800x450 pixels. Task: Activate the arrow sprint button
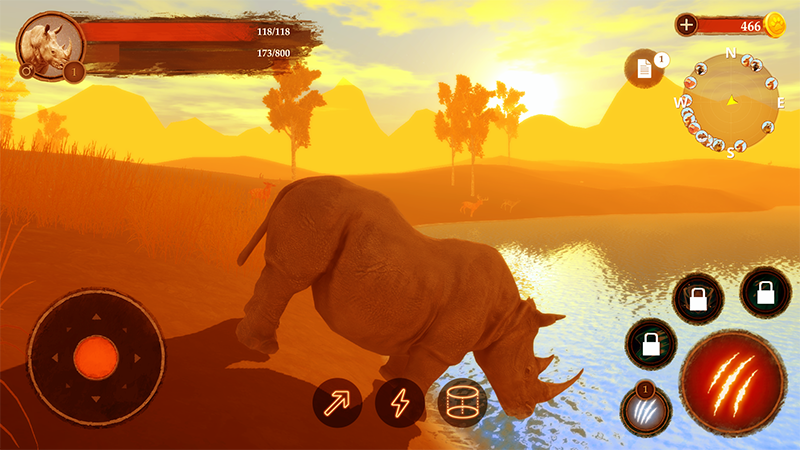click(337, 404)
